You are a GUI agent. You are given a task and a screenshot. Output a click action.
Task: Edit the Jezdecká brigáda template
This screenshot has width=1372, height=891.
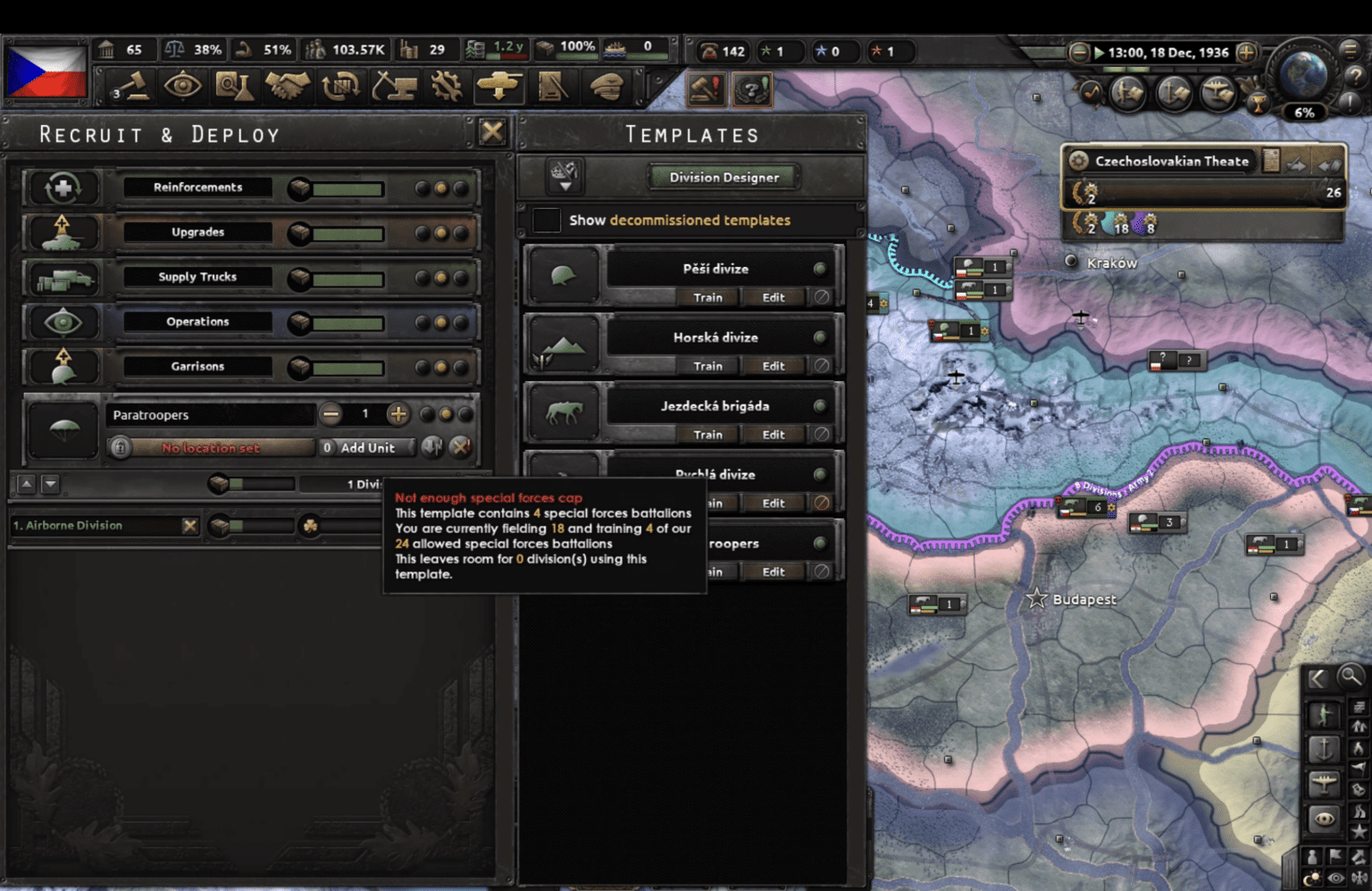click(773, 435)
